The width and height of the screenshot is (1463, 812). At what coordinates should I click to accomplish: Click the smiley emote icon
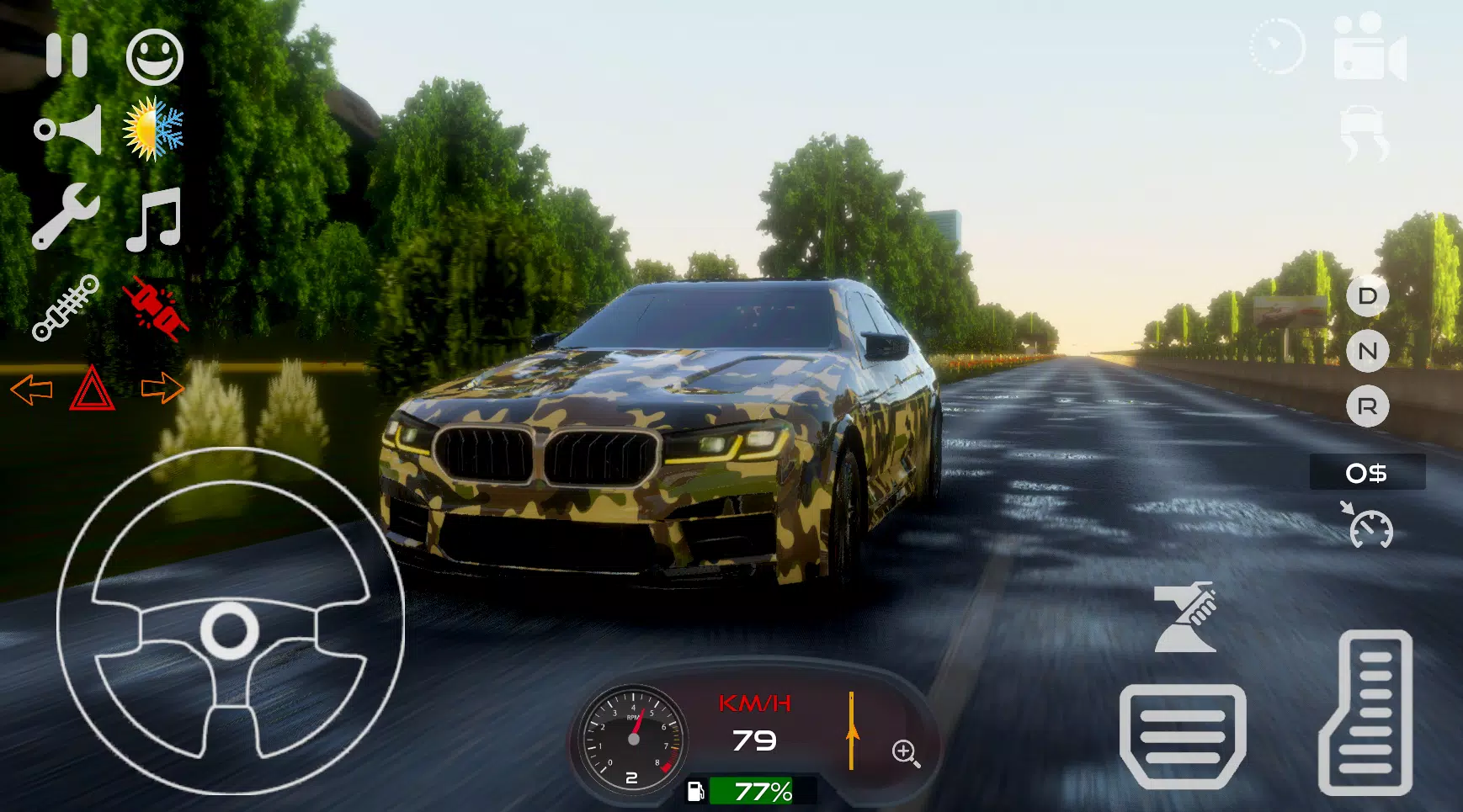[x=154, y=57]
